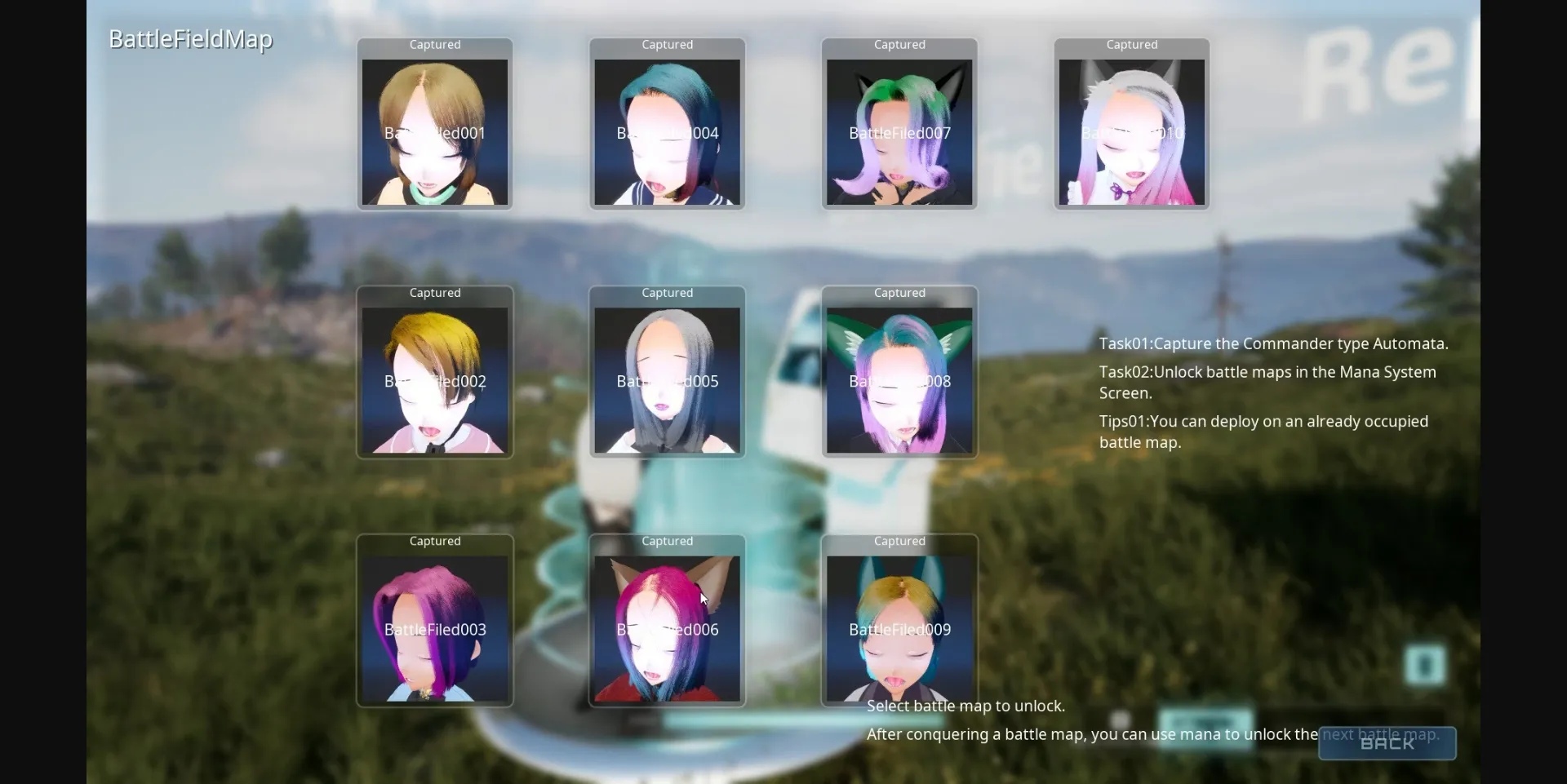Open BattleFiled003 in the bottom row
Screen dimensions: 1567x784
(435, 628)
